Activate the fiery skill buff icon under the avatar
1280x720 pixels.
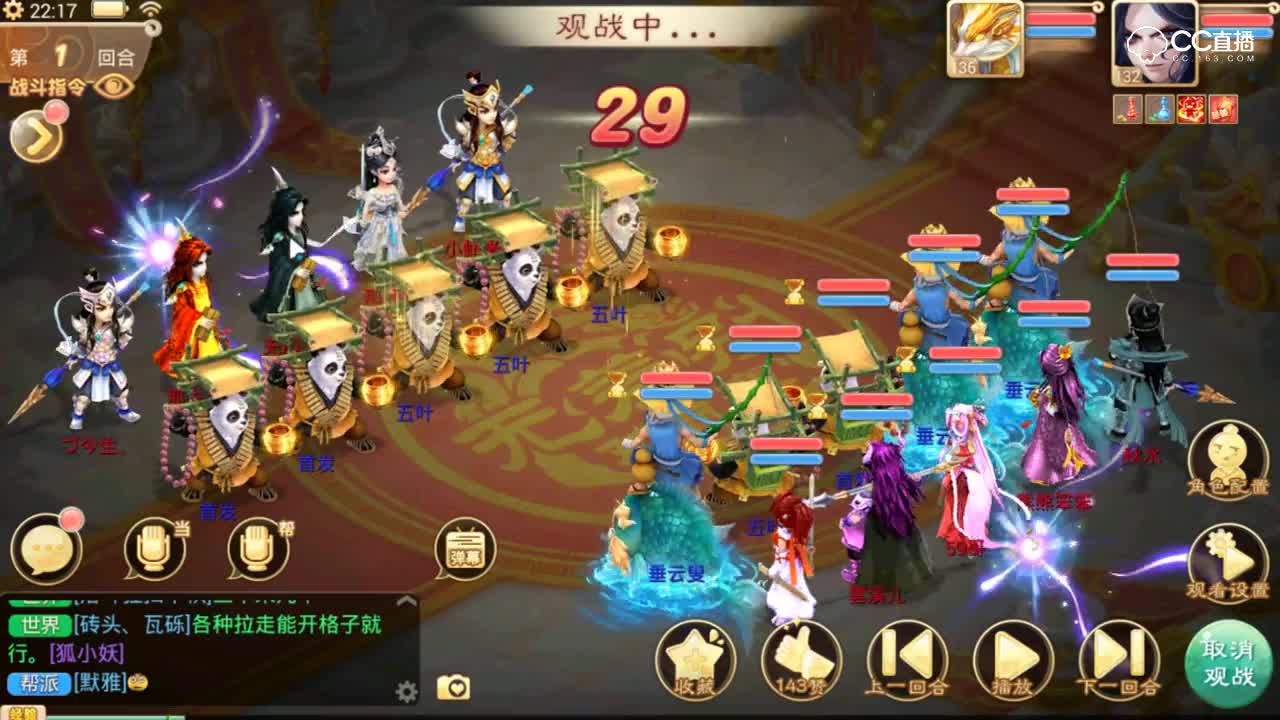tap(1190, 107)
